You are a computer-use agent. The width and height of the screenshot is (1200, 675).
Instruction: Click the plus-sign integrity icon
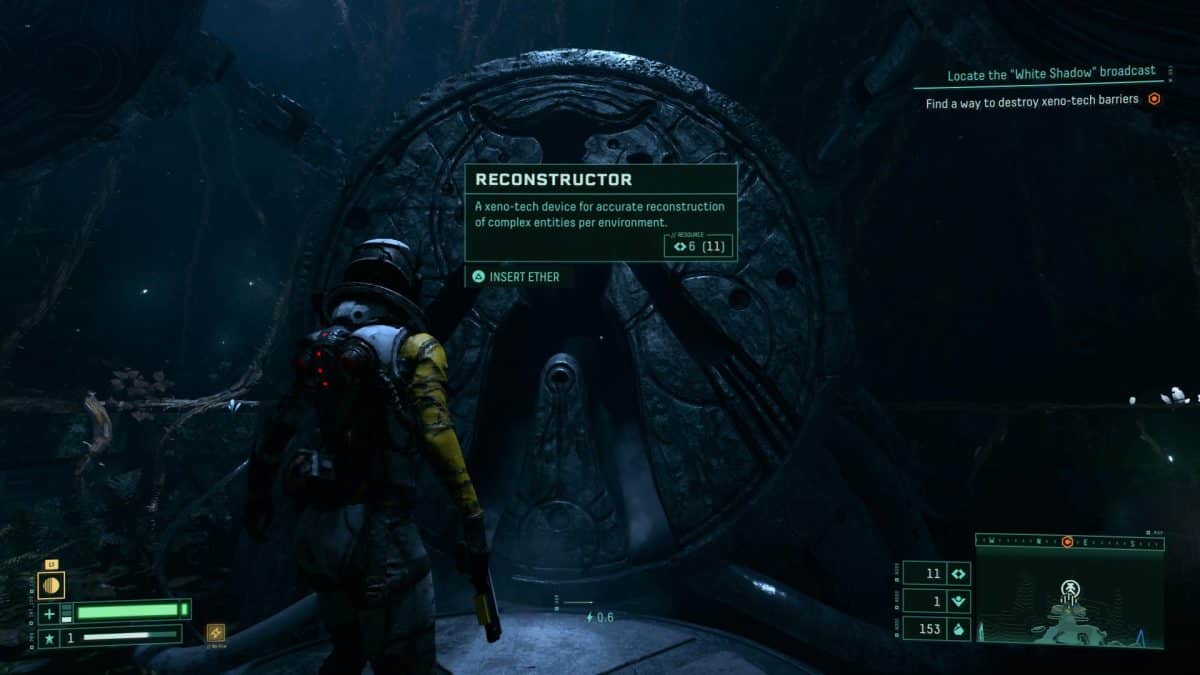tap(49, 611)
